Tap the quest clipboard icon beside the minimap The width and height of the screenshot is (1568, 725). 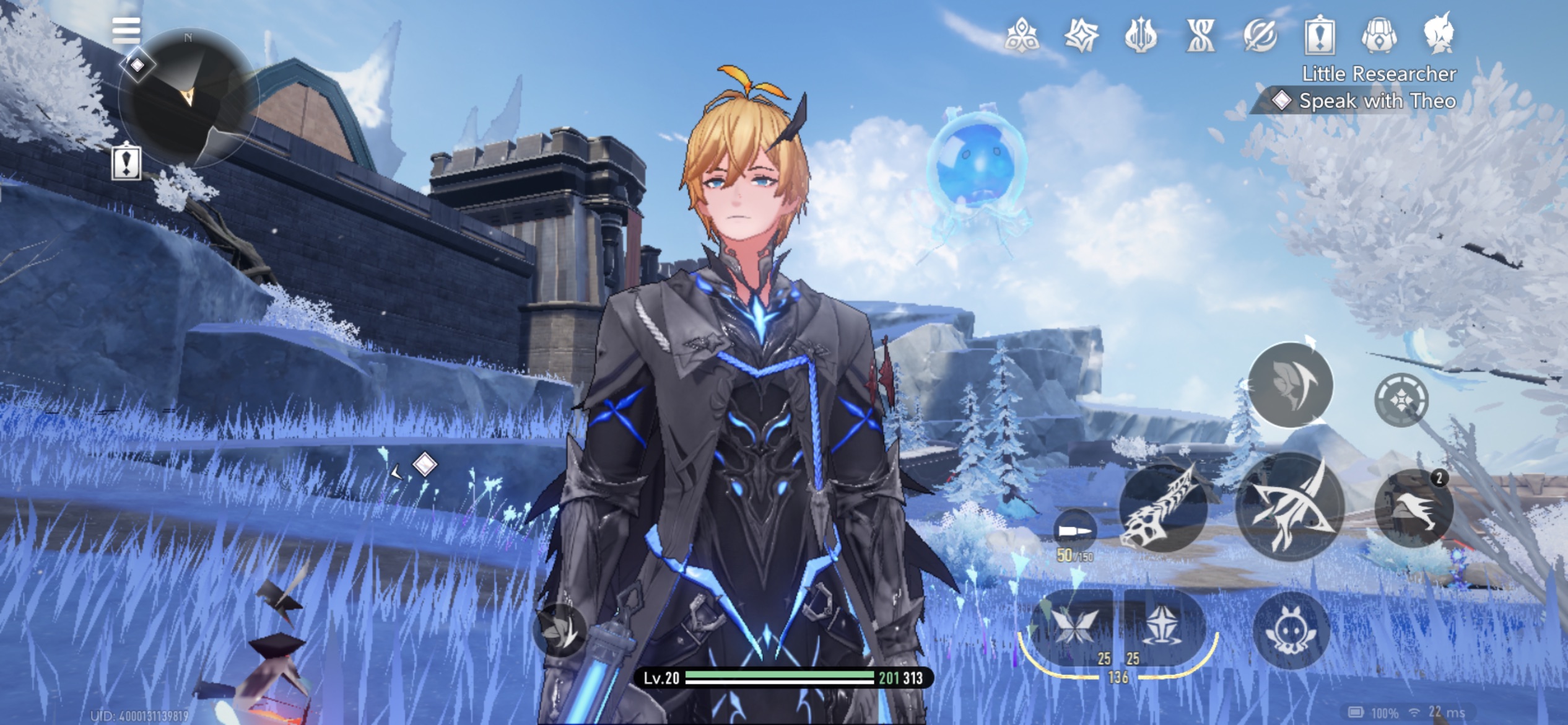click(126, 162)
